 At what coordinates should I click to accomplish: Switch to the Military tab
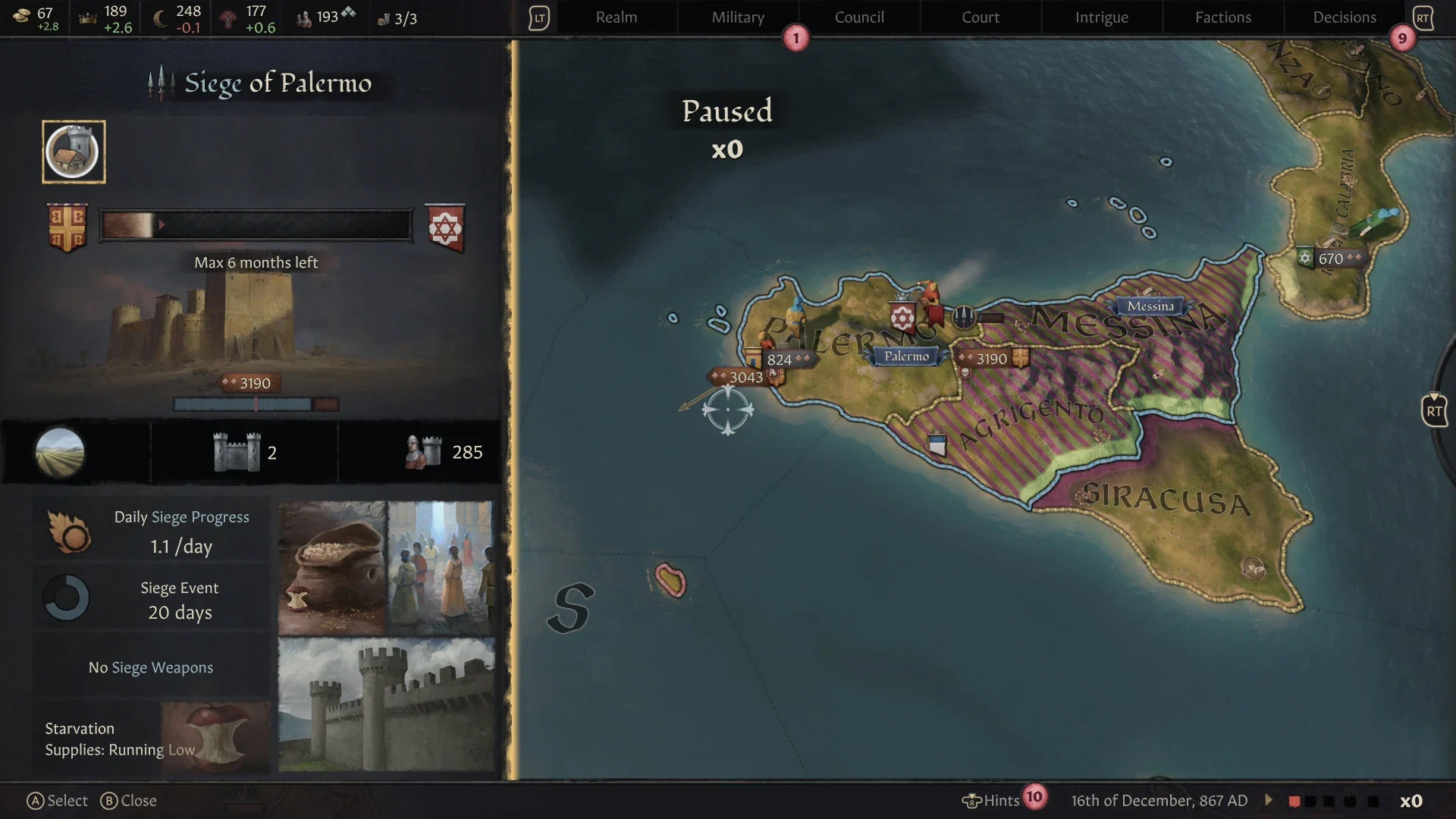point(737,17)
